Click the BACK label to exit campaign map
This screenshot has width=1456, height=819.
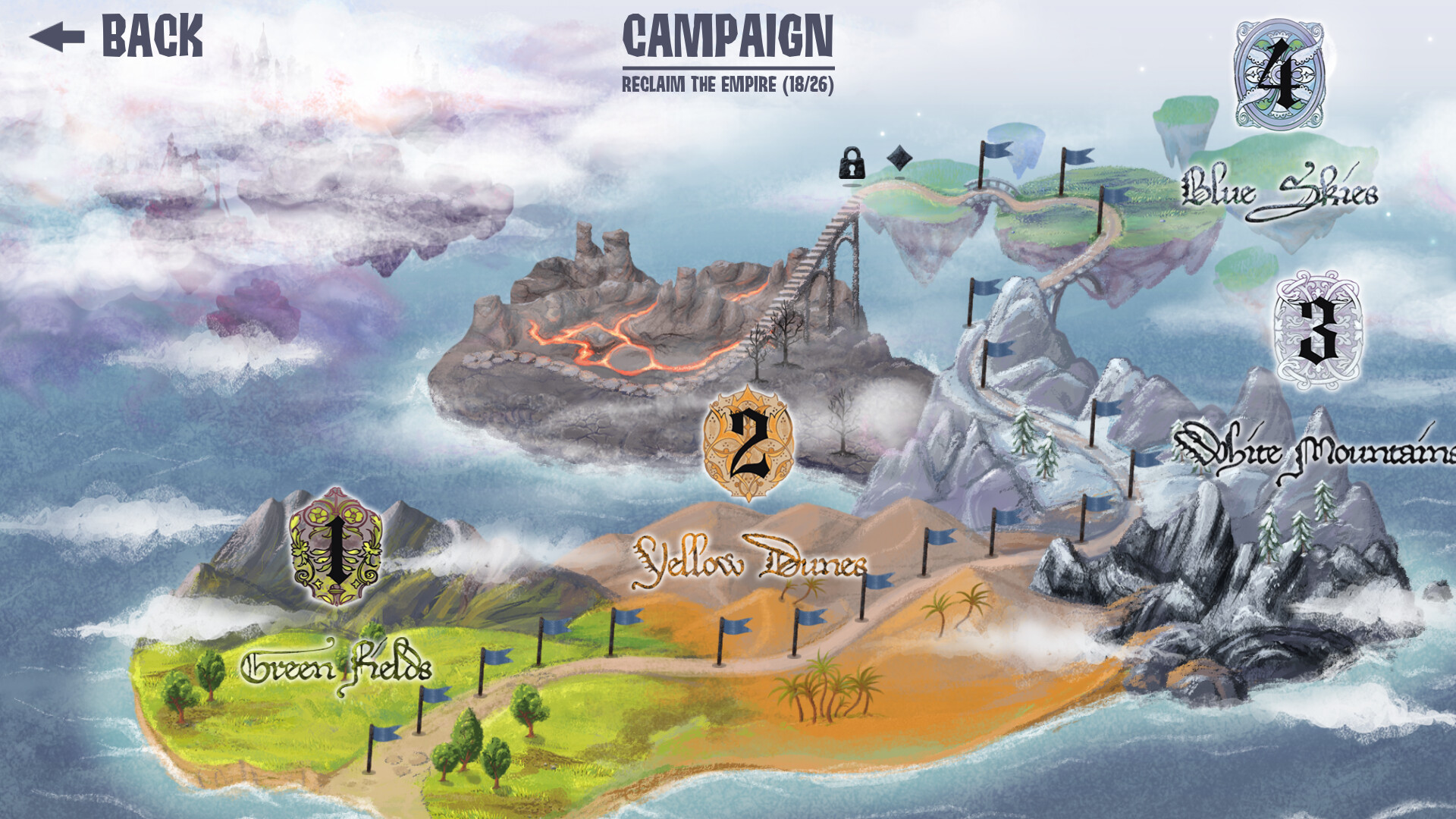point(152,34)
